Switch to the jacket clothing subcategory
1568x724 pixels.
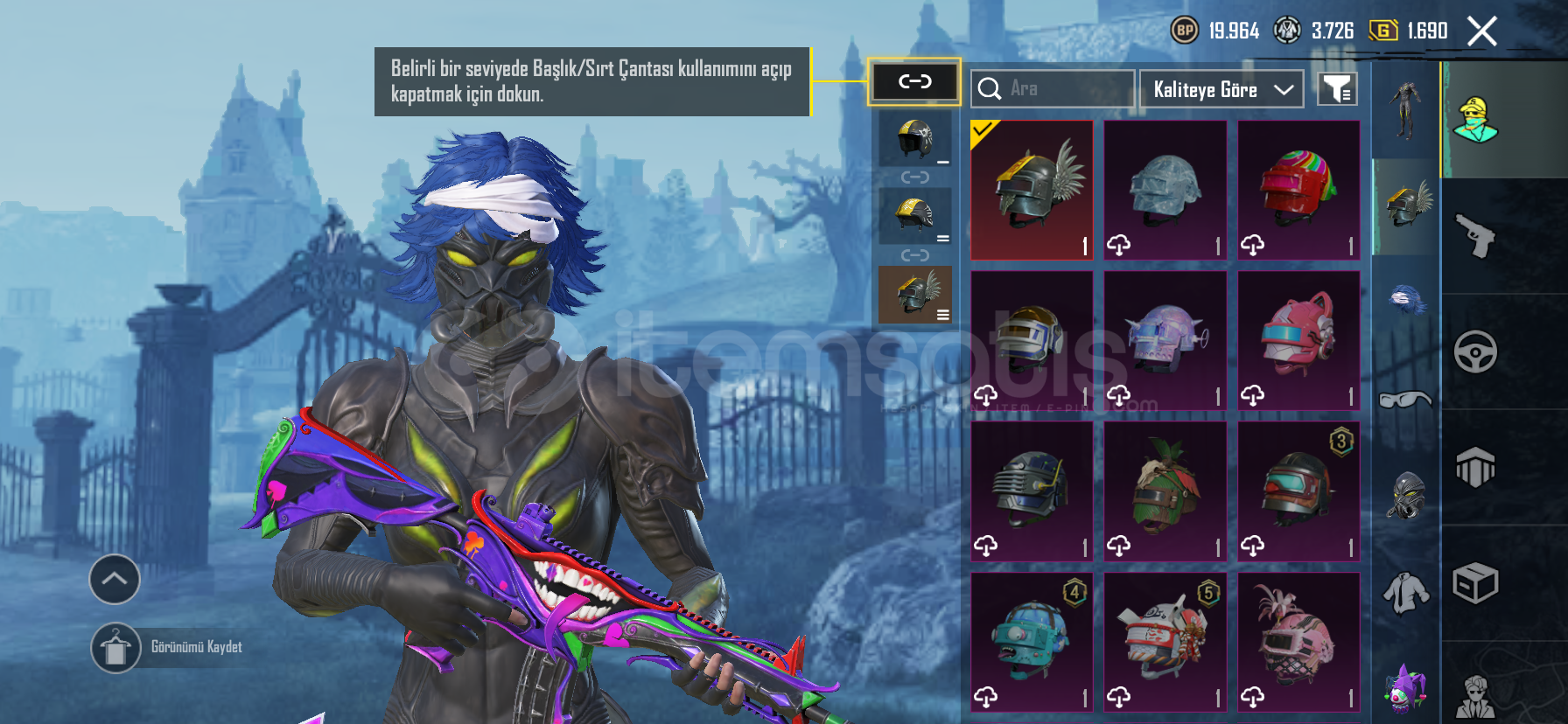coord(1405,594)
